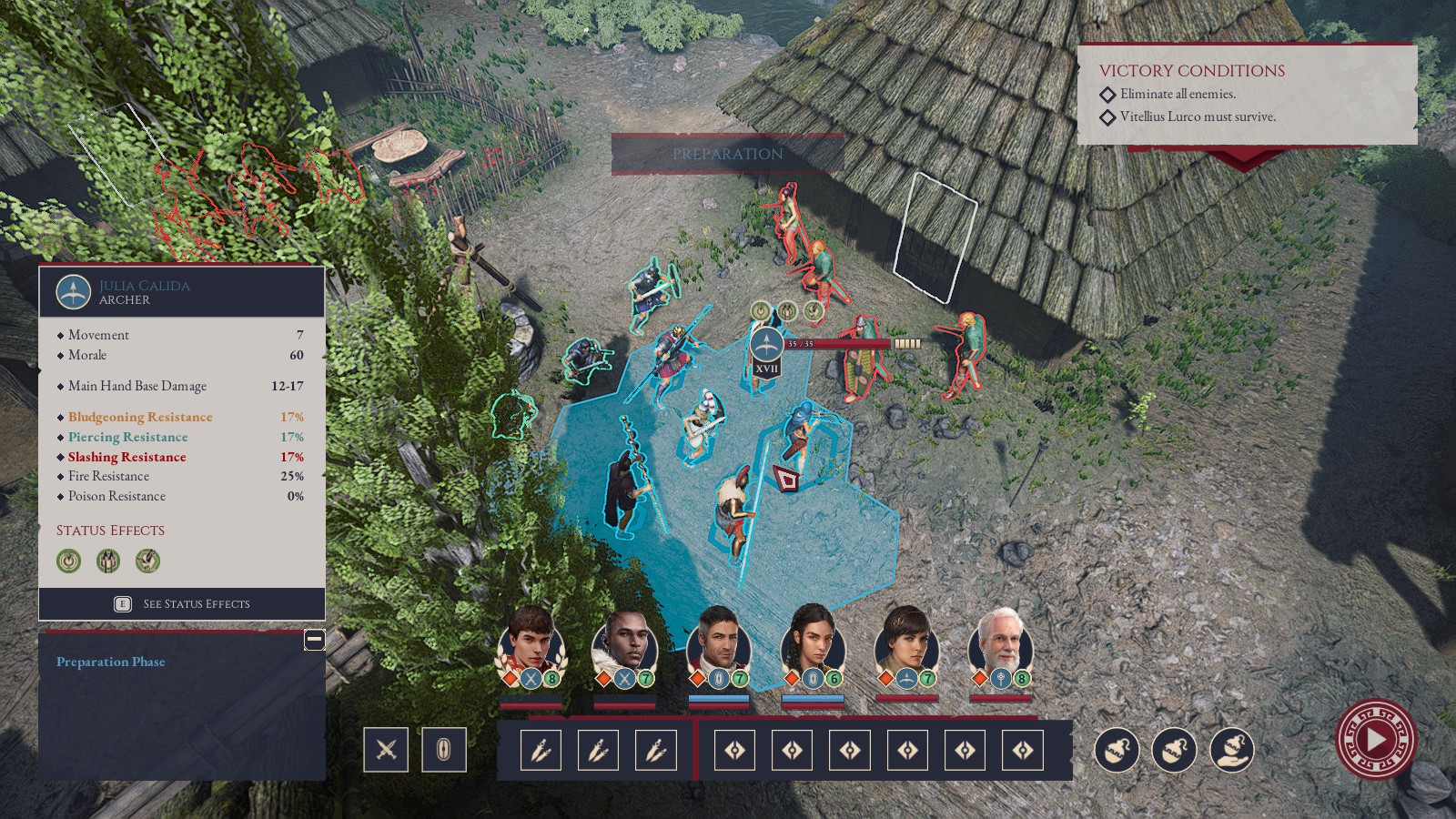Inspect the first status effect icon
This screenshot has width=1456, height=819.
coord(69,561)
